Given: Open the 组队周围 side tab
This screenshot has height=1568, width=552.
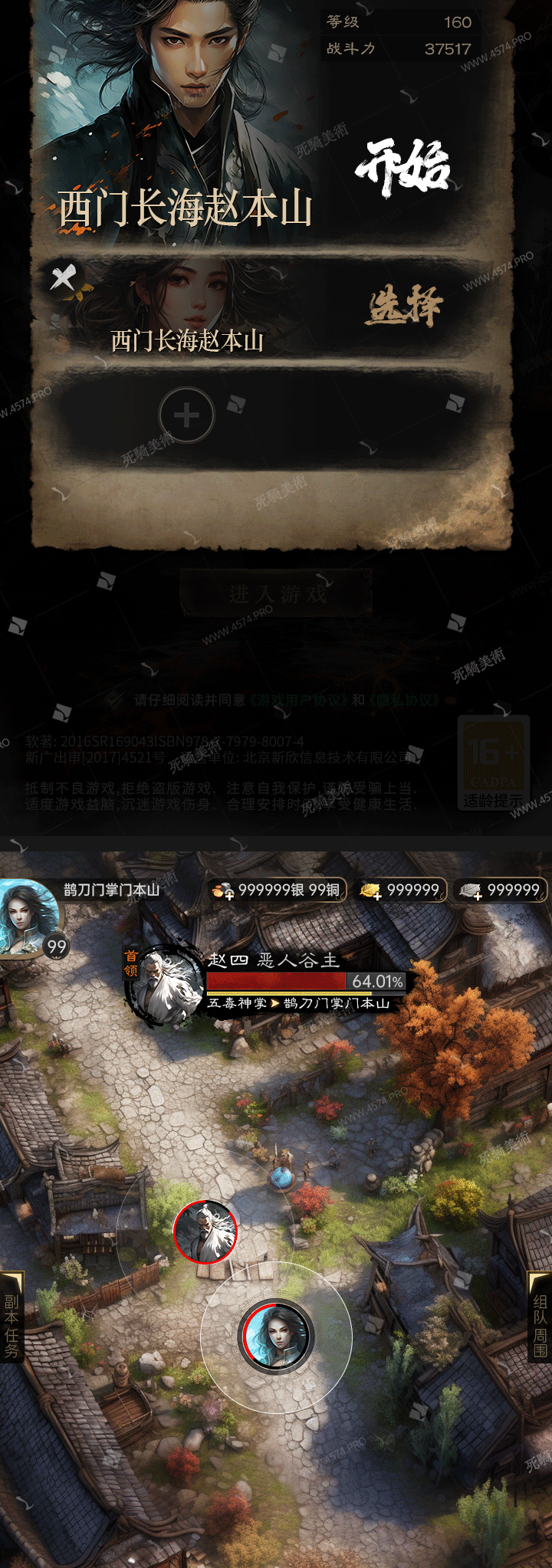Looking at the screenshot, I should [x=540, y=1327].
